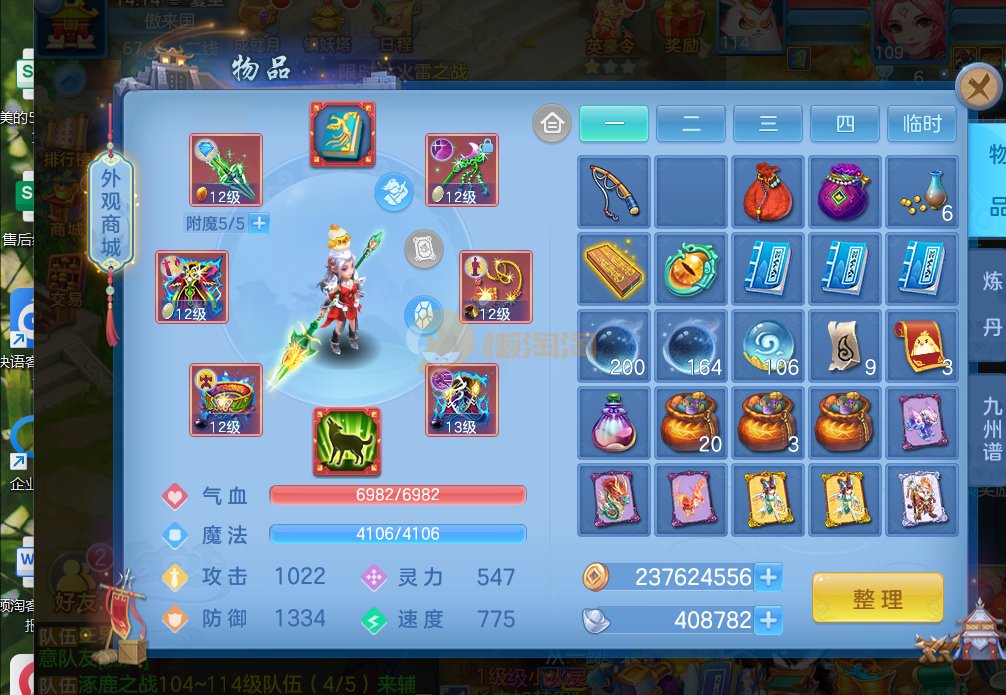Viewport: 1006px width, 695px height.
Task: Switch to bag tab 三
Action: click(768, 124)
